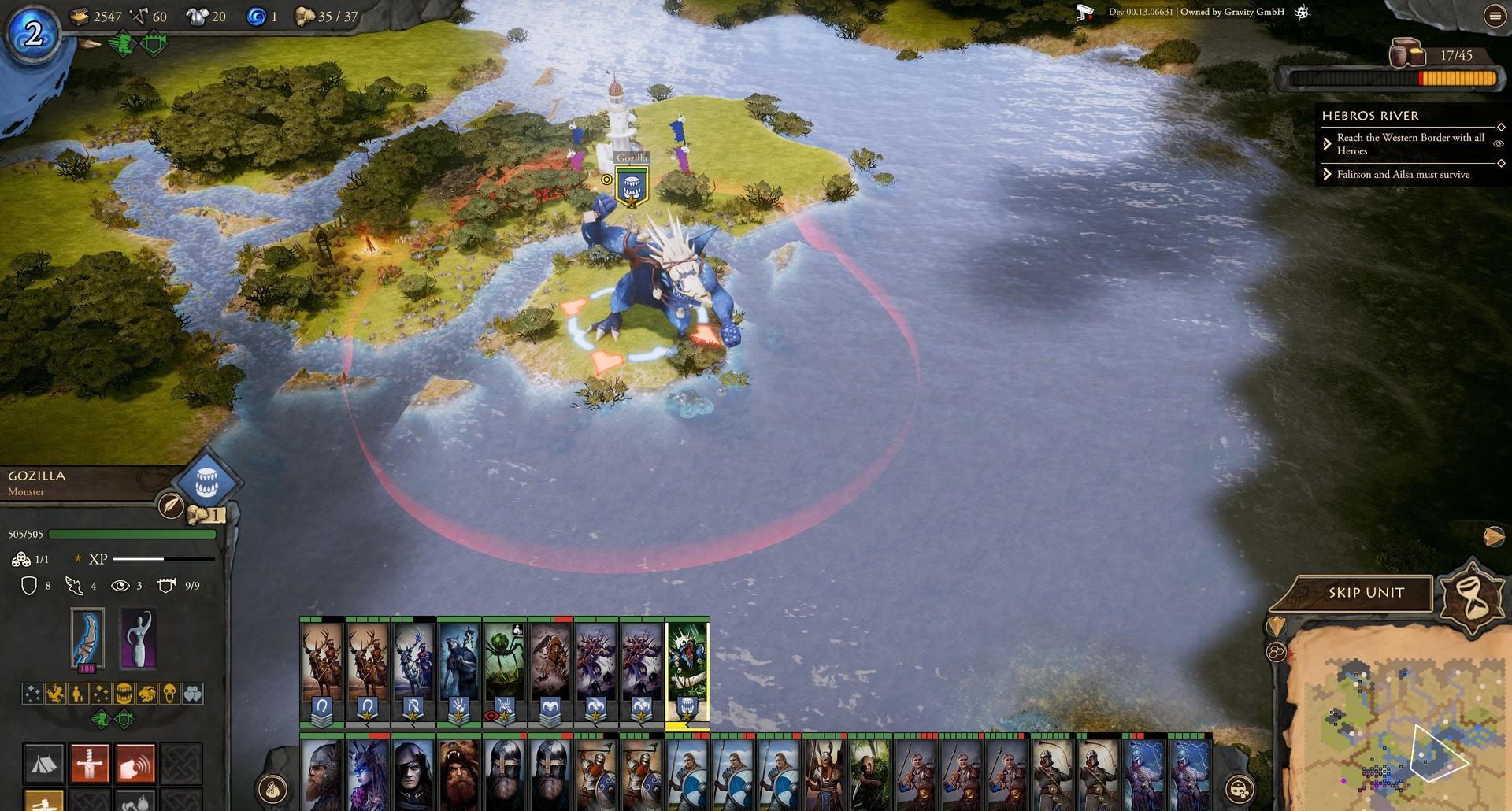Viewport: 1512px width, 811px height.
Task: Click the feather quill rename button
Action: pos(171,505)
